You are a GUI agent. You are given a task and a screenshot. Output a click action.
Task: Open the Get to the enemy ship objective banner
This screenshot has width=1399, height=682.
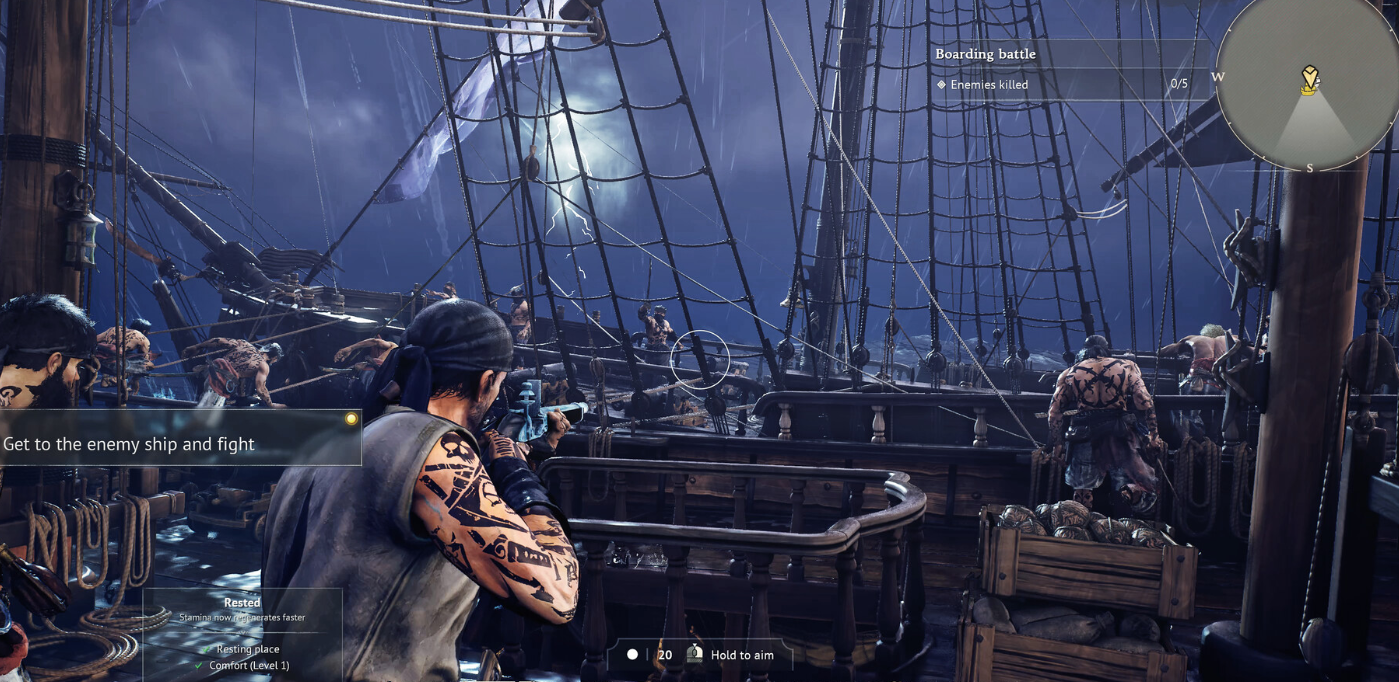tap(180, 443)
